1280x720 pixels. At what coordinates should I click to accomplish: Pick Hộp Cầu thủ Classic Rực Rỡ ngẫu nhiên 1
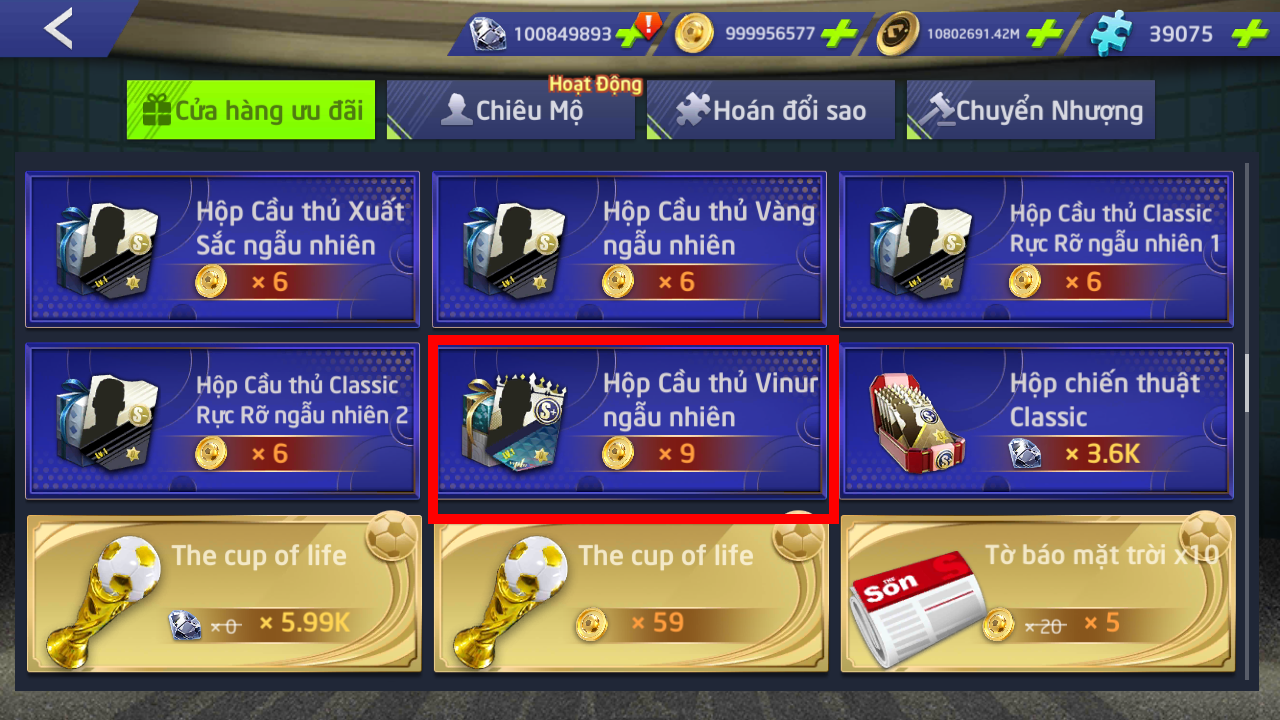pyautogui.click(x=1036, y=248)
